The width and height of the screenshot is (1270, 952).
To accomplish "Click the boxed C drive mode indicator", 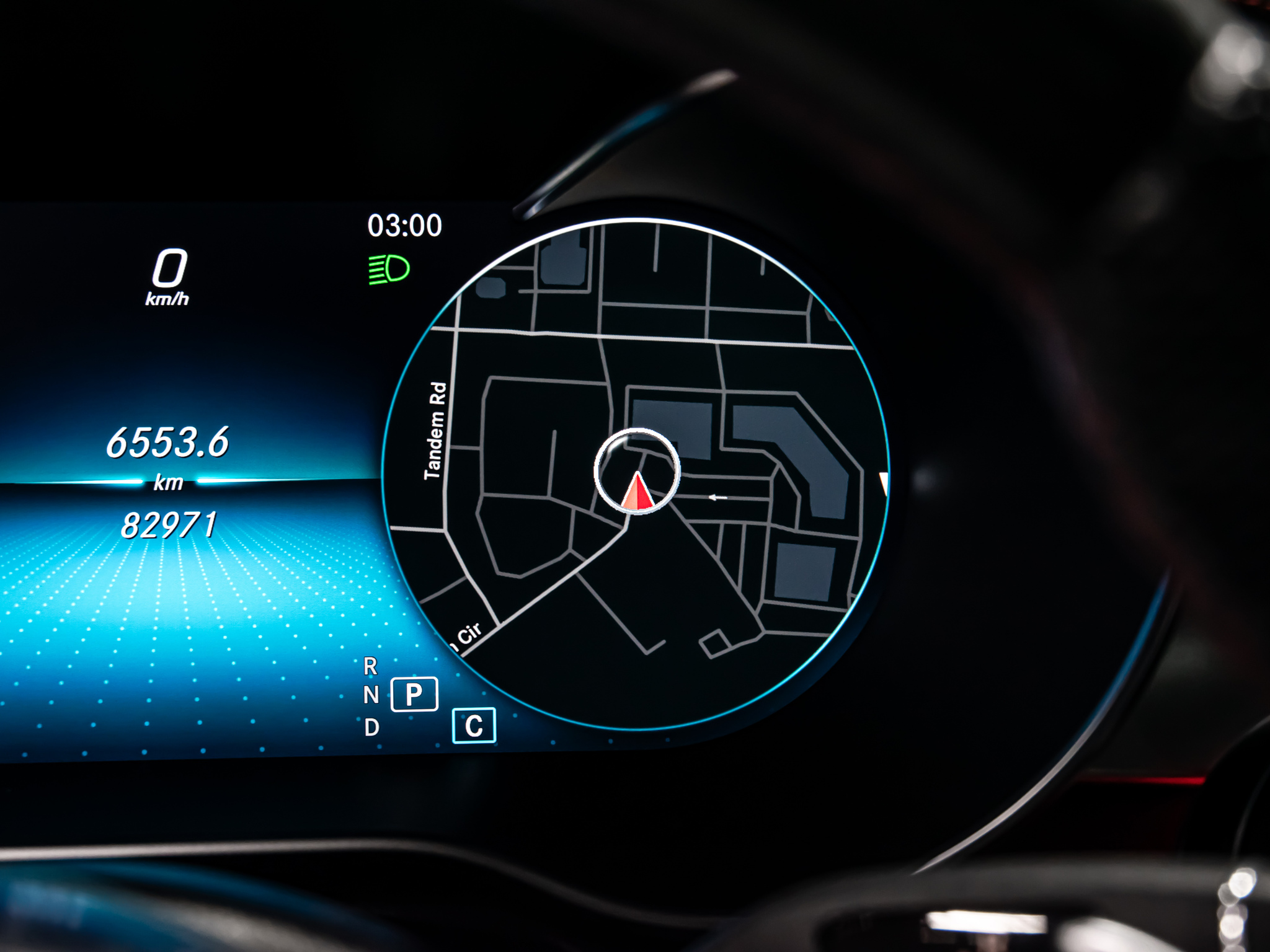I will tap(474, 725).
